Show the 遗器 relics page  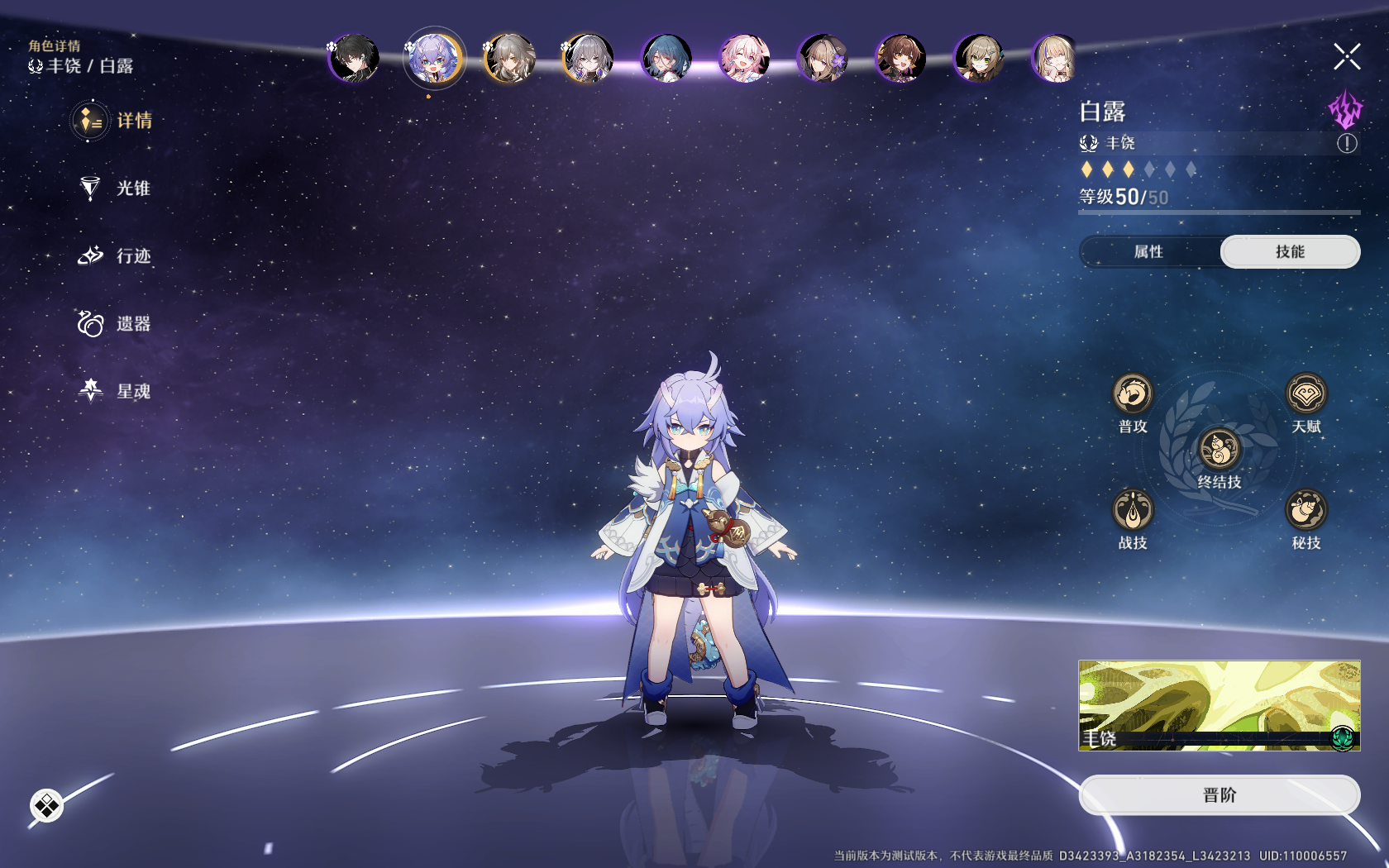114,324
